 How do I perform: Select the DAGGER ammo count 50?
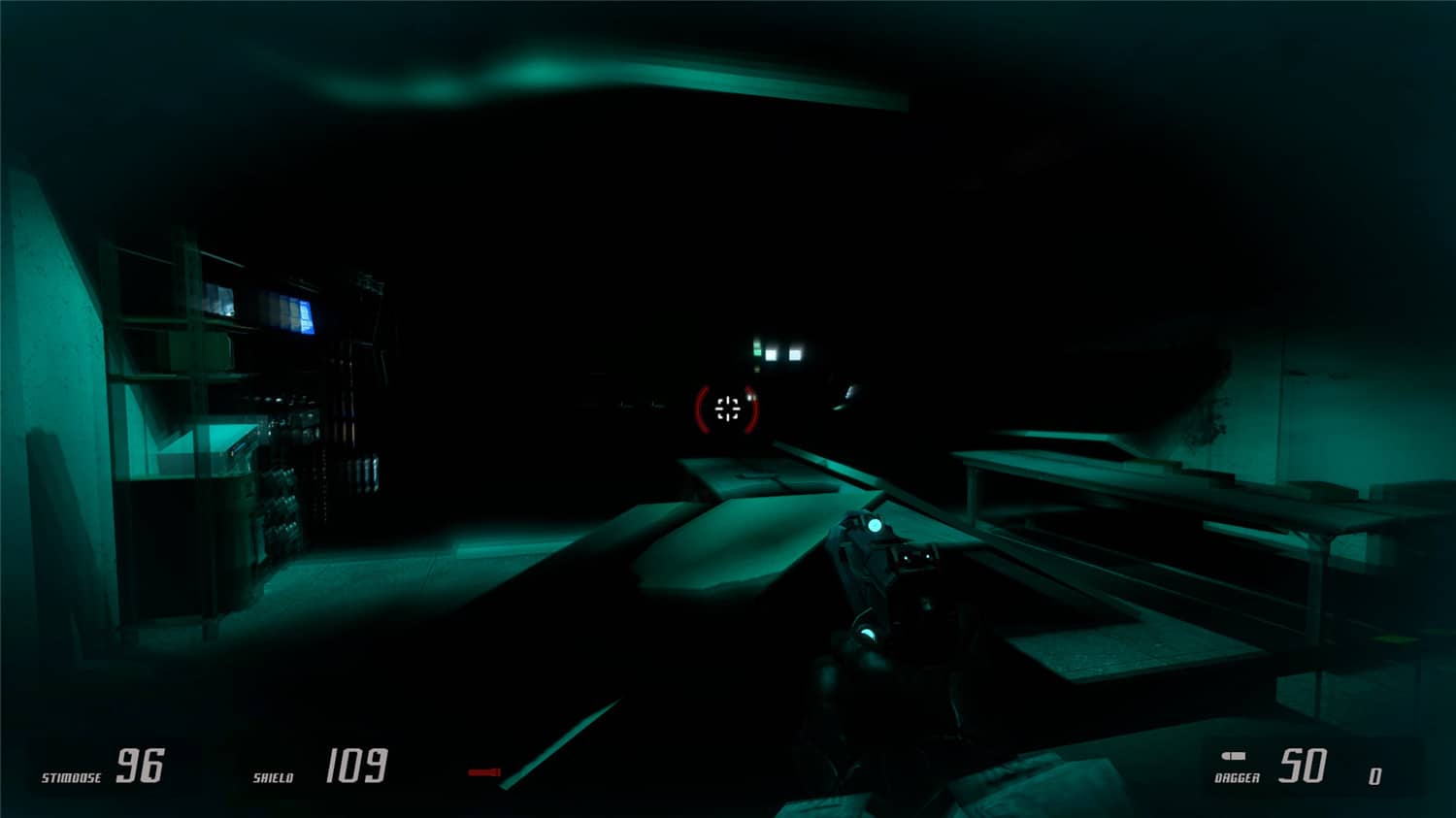click(1302, 767)
